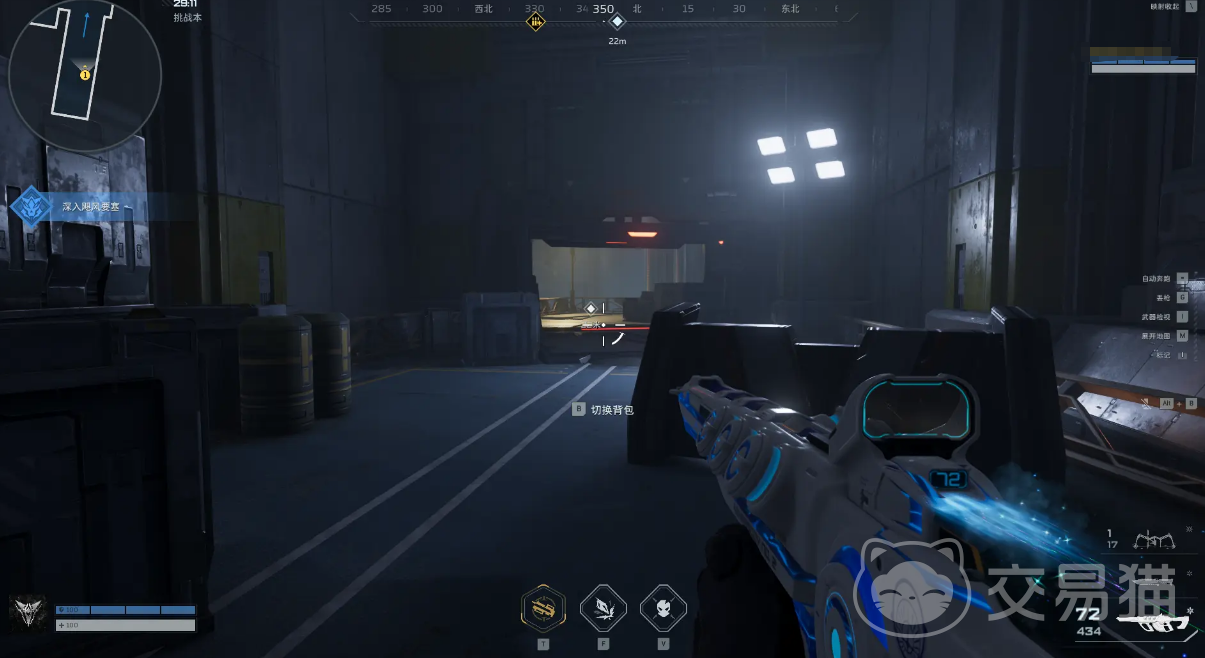This screenshot has width=1205, height=658.
Task: Open the circular minimap
Action: tap(84, 75)
